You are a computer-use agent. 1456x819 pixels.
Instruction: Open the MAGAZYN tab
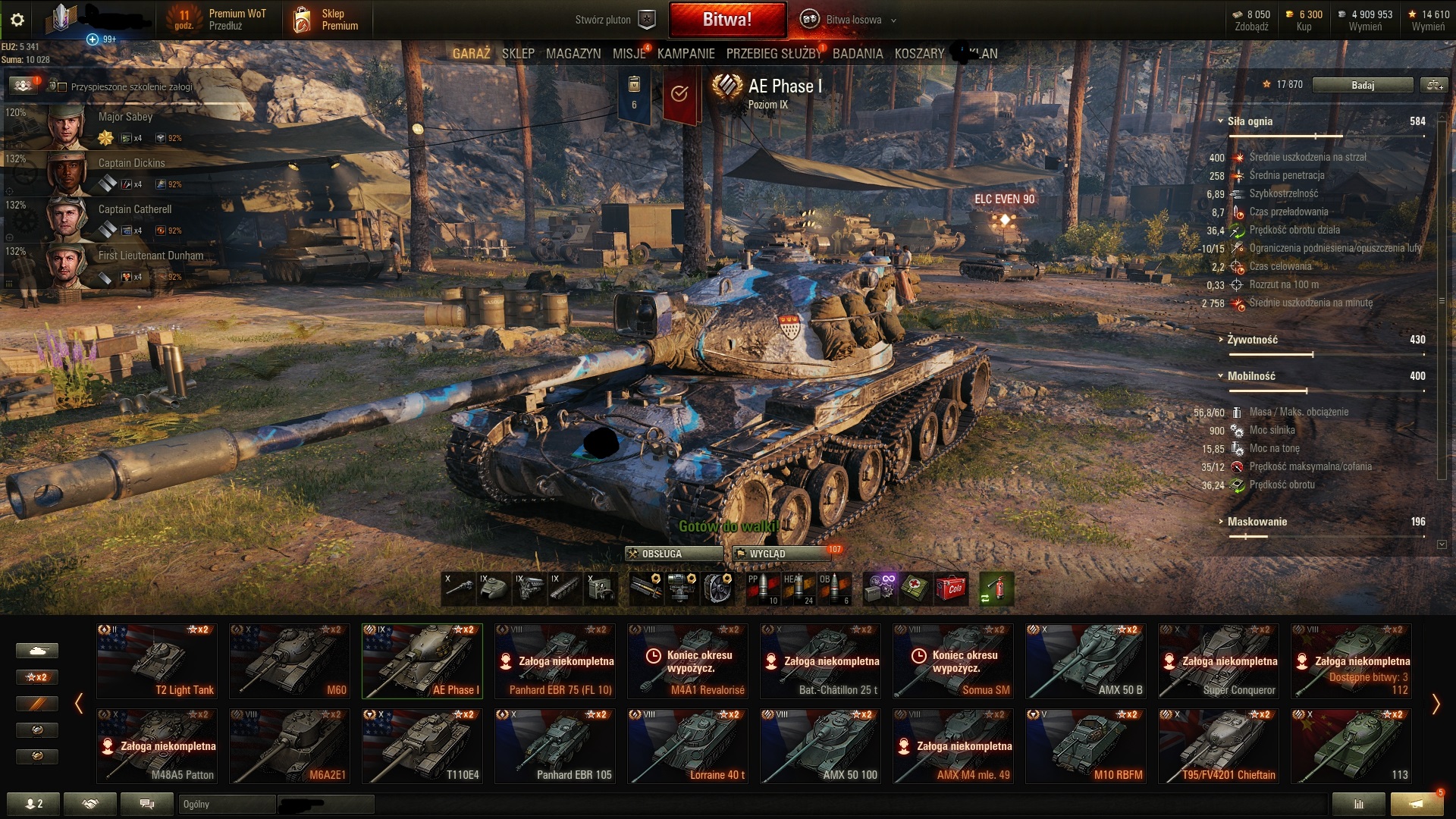pos(573,54)
